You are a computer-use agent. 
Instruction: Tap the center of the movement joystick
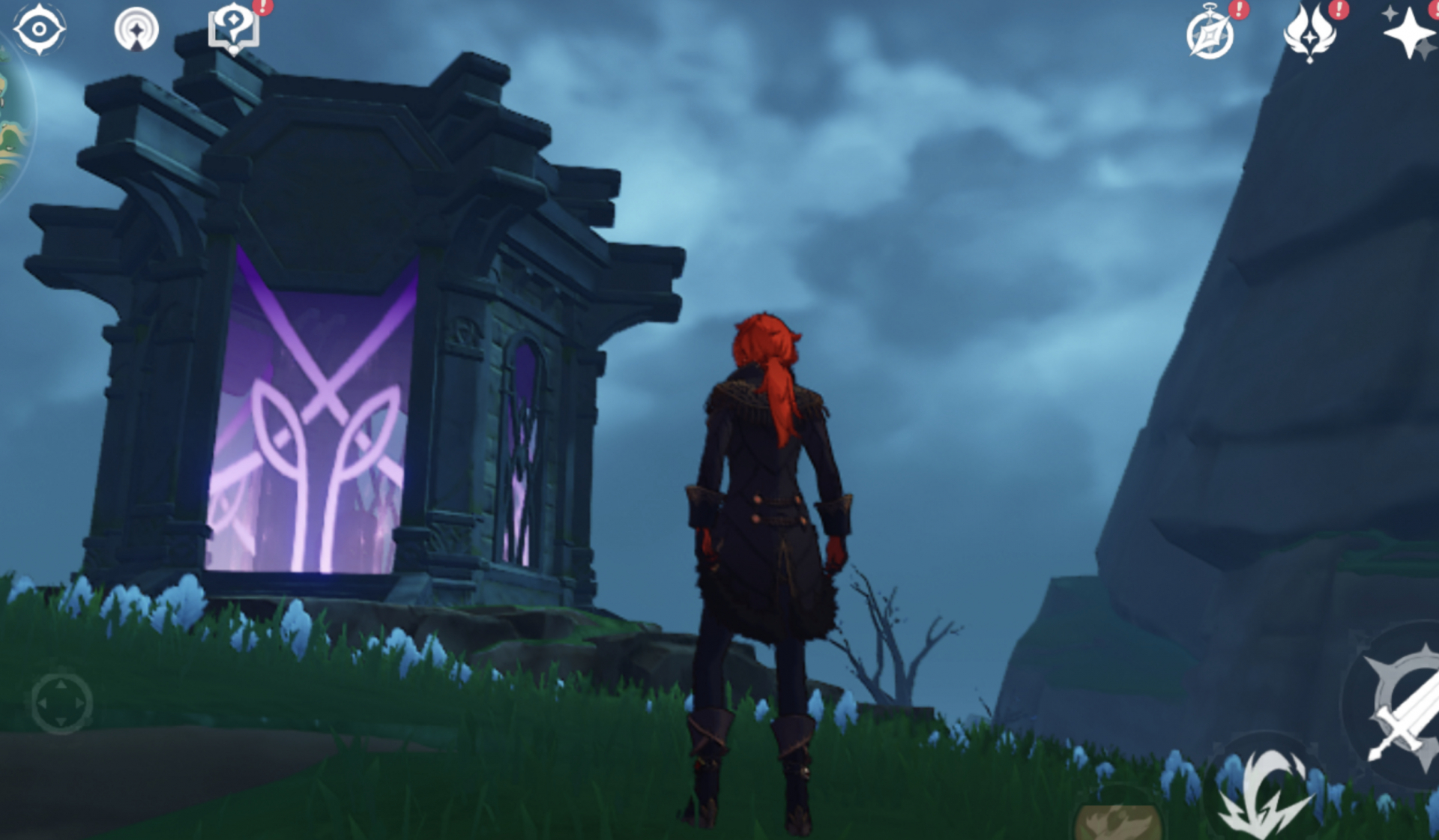(x=61, y=704)
